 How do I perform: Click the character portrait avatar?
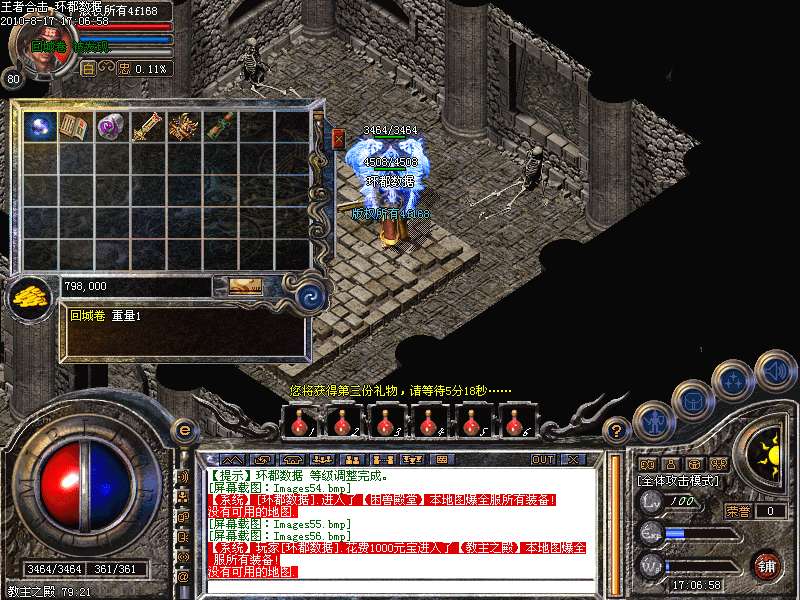[43, 50]
